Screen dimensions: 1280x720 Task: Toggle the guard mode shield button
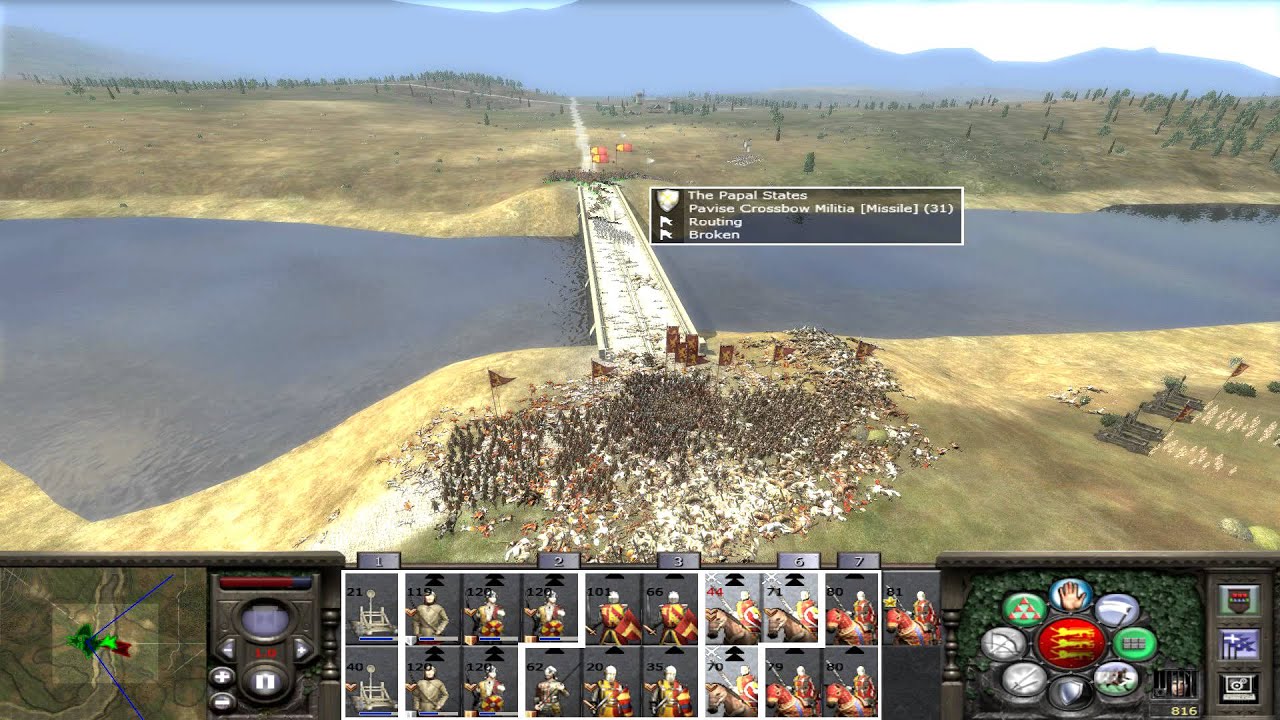tap(1071, 692)
